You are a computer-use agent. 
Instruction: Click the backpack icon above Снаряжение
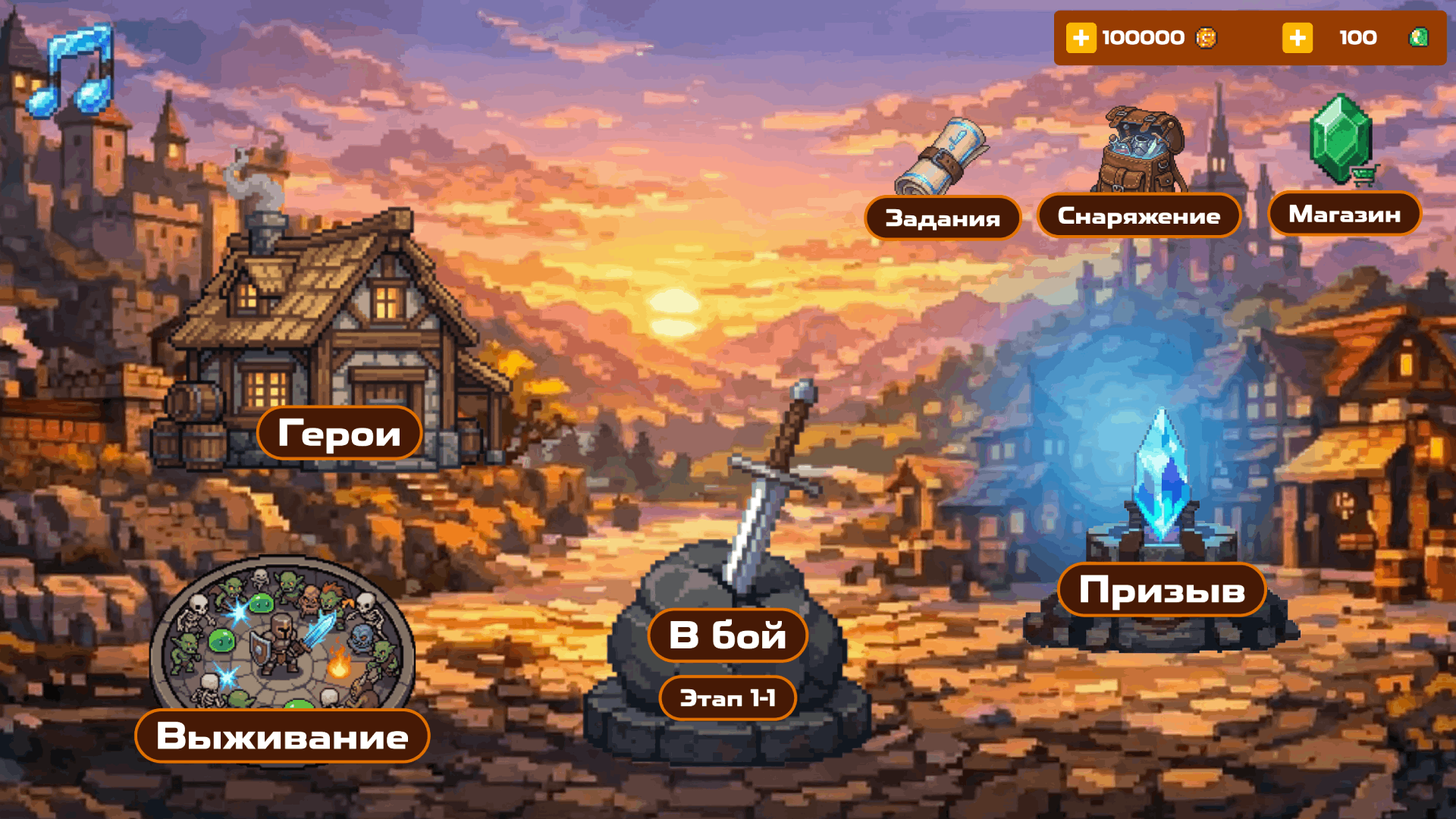coord(1140,148)
